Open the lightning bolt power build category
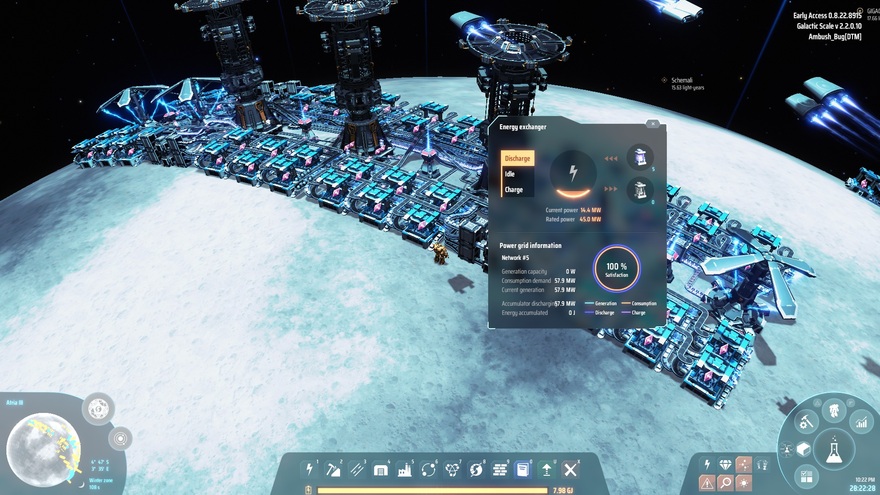Image resolution: width=880 pixels, height=495 pixels. tap(310, 469)
